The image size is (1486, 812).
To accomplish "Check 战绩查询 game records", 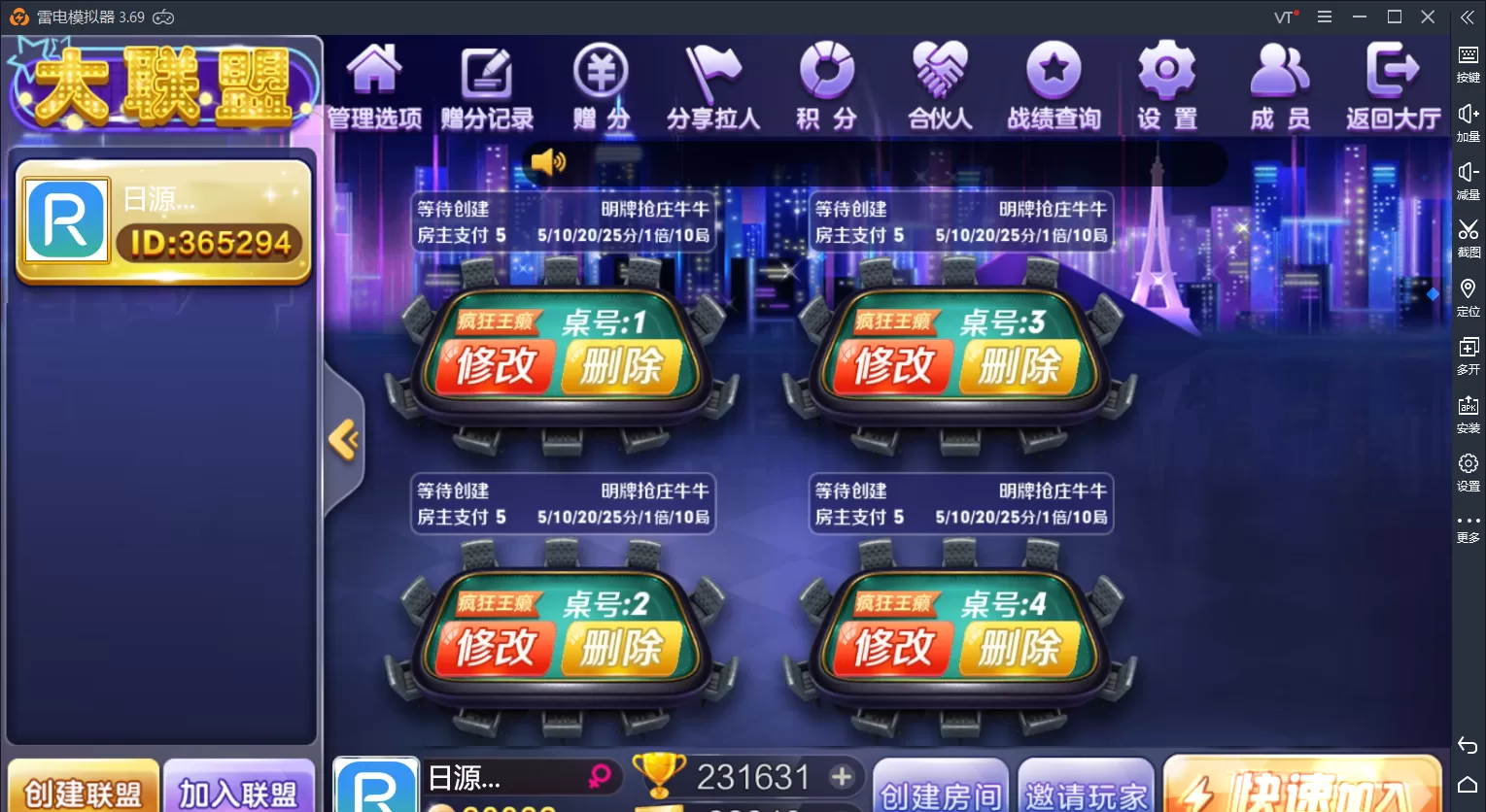I will (x=1054, y=85).
